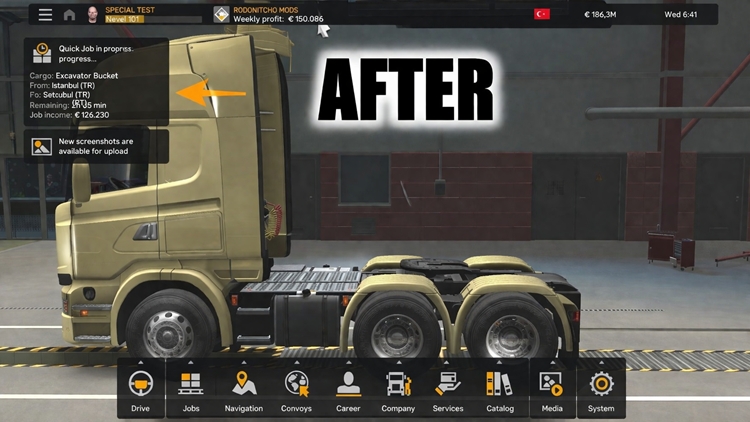Image resolution: width=750 pixels, height=422 pixels.
Task: Open the Company menu
Action: click(x=398, y=388)
